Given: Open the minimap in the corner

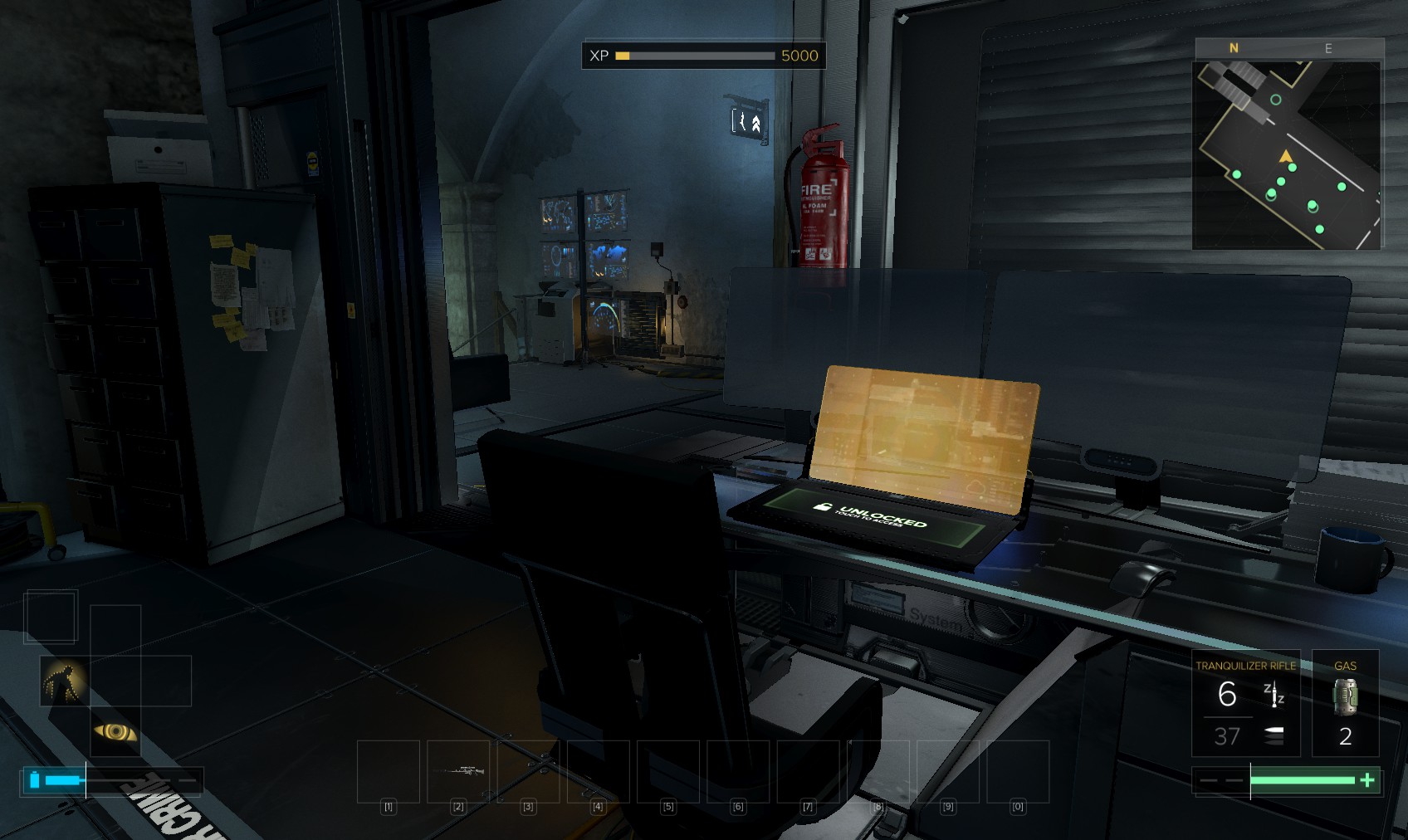Looking at the screenshot, I should click(x=1287, y=155).
